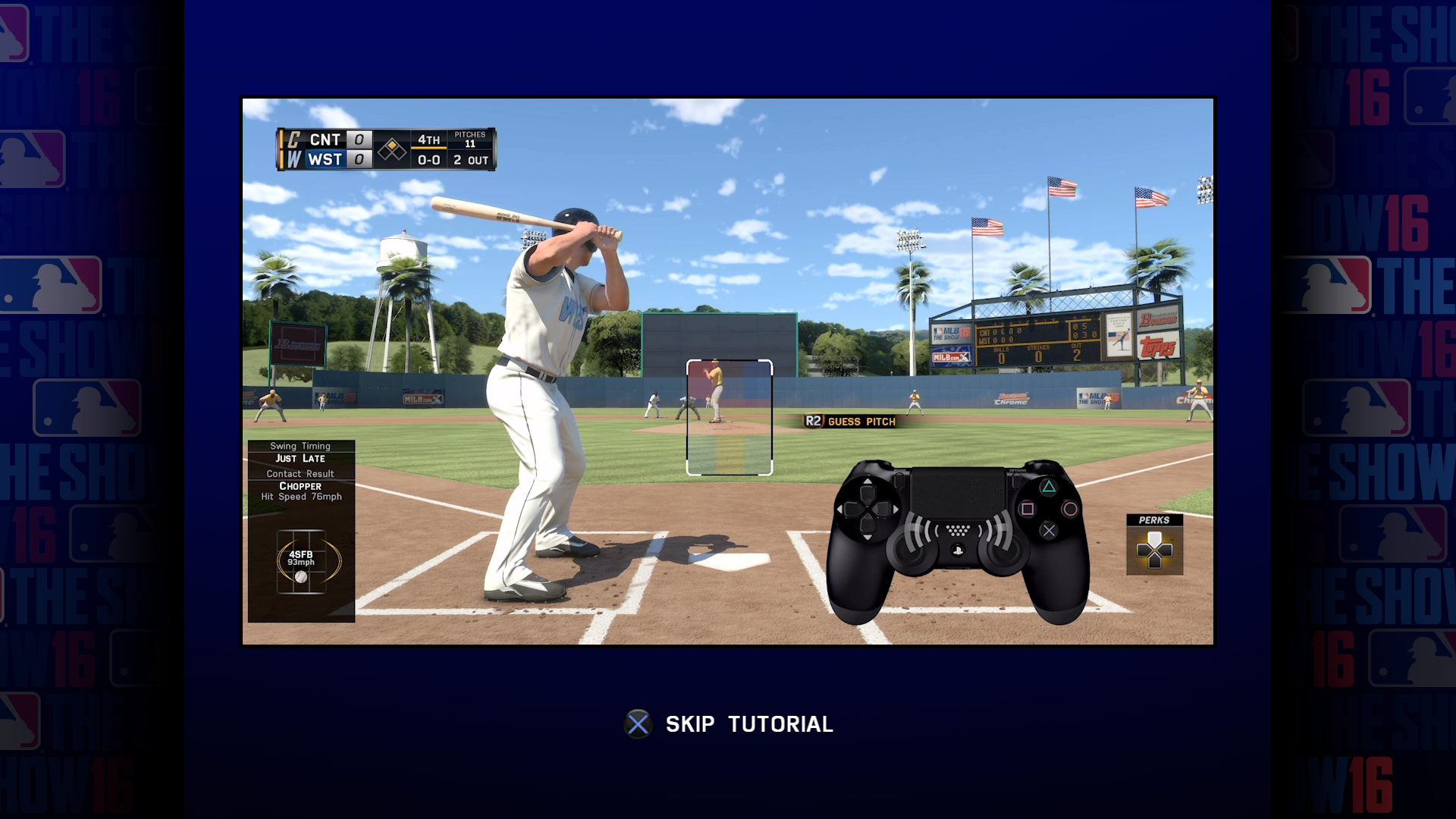
Task: Click the left vibrating analog stick
Action: point(912,554)
